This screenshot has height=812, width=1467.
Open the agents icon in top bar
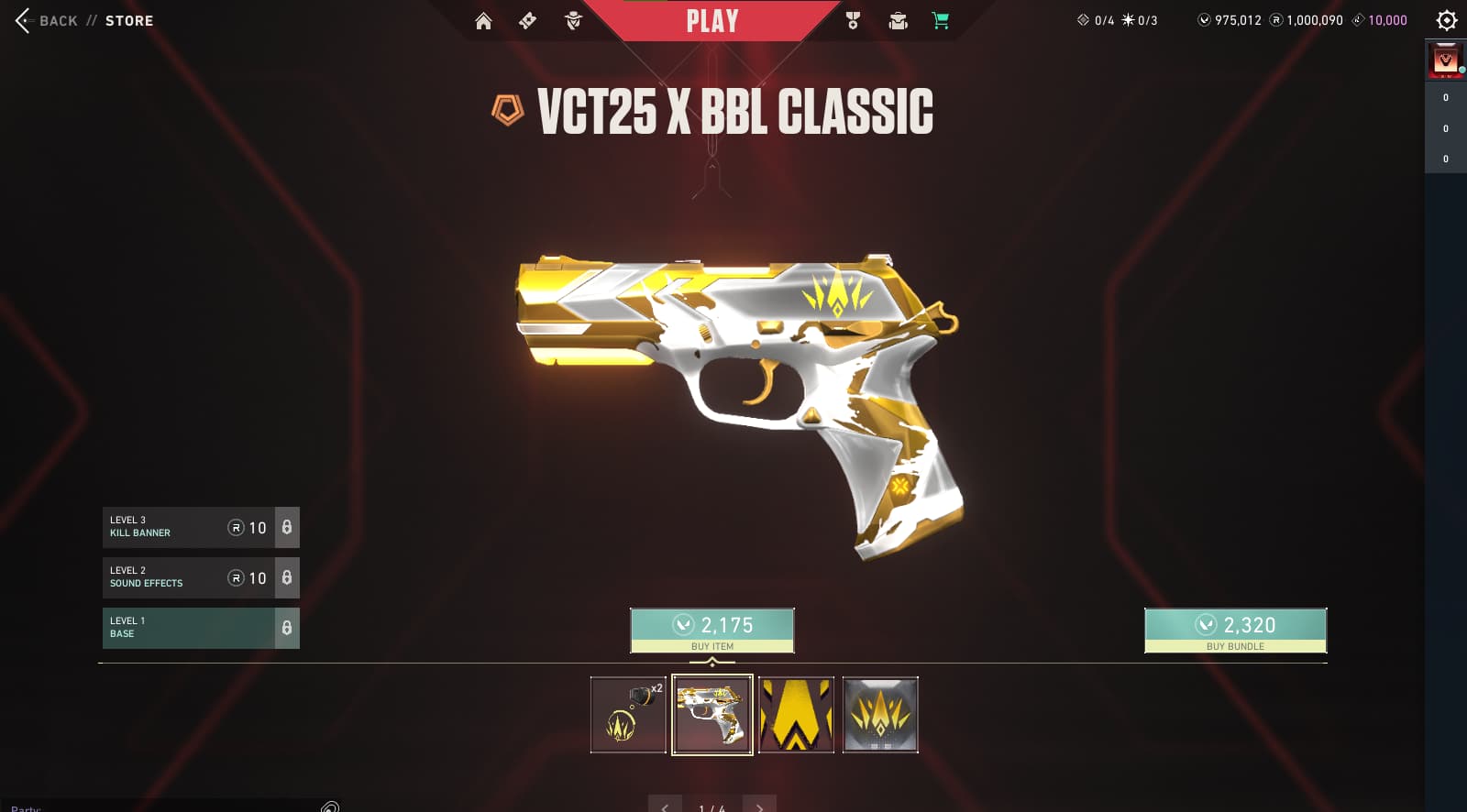[573, 21]
